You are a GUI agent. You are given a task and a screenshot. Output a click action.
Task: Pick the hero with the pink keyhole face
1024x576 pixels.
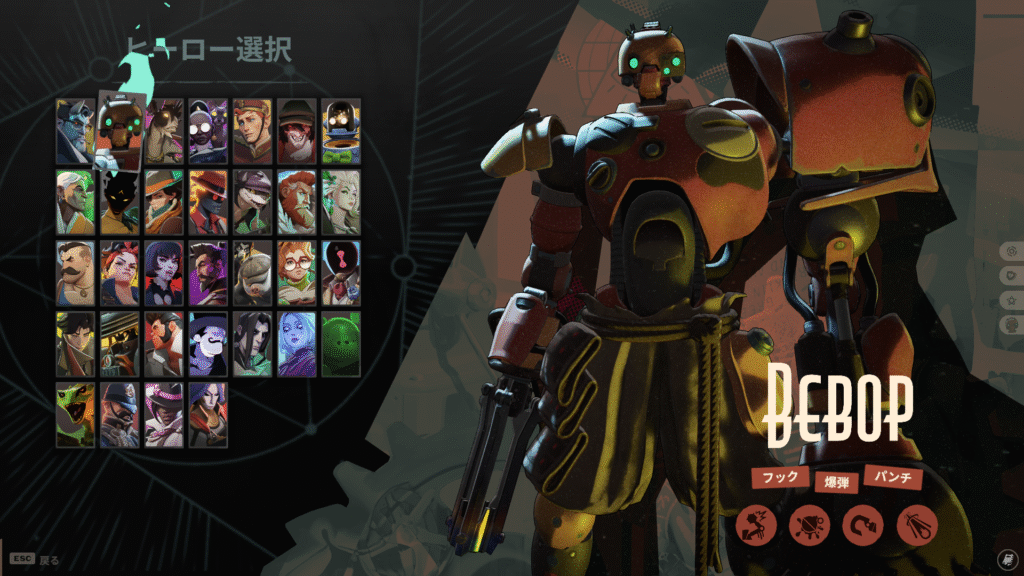tap(341, 273)
